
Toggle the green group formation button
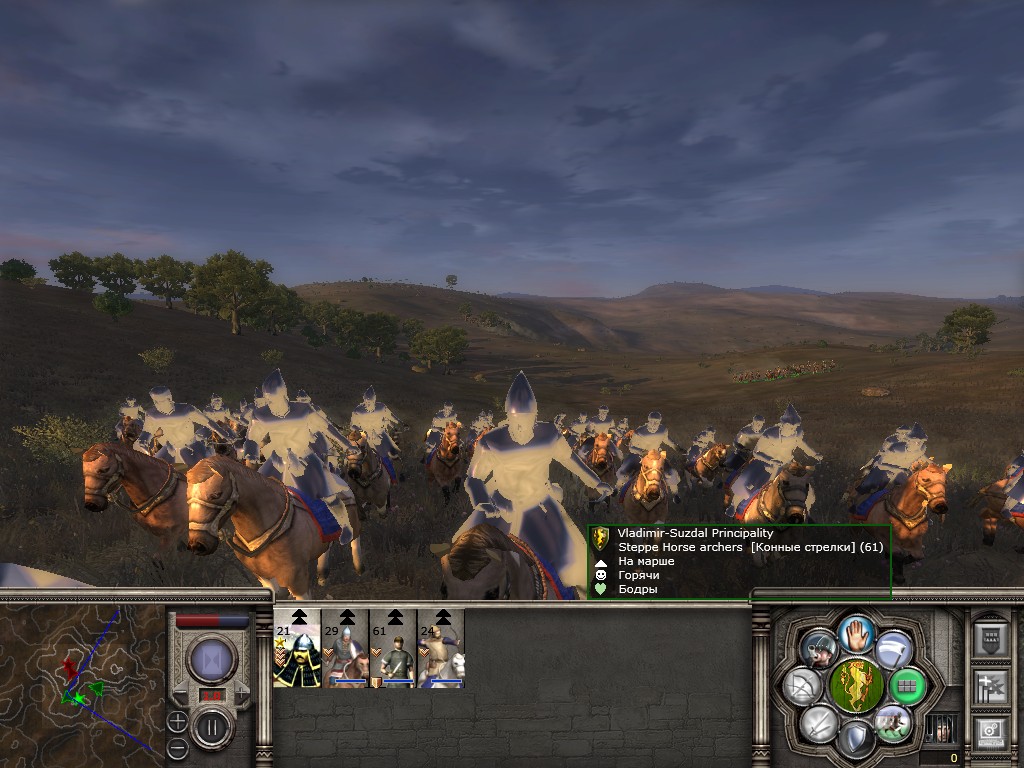coord(907,686)
